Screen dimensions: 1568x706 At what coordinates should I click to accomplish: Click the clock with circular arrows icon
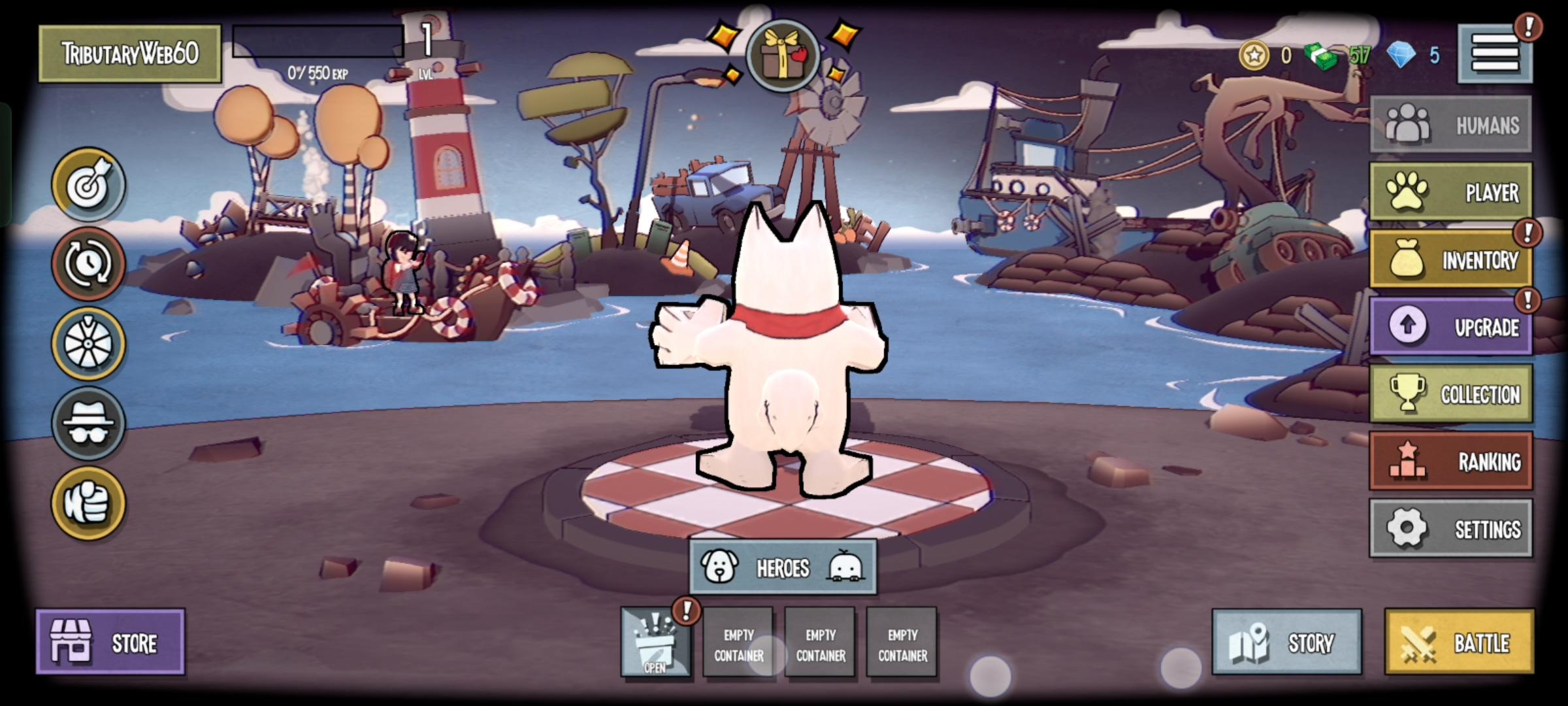pyautogui.click(x=88, y=264)
